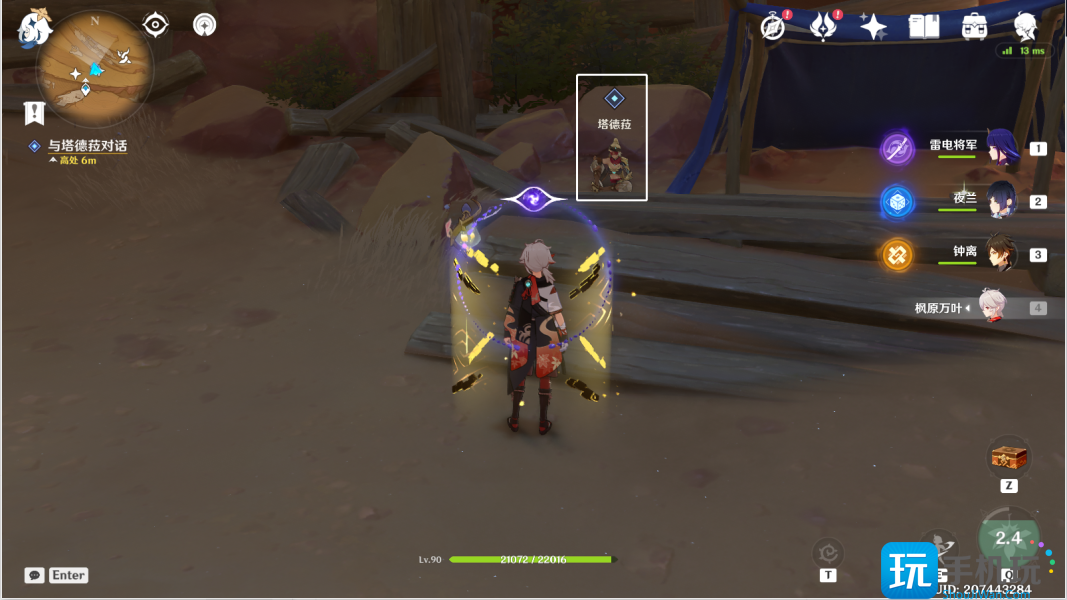The image size is (1067, 600).
Task: Open the compass icon with red alert
Action: click(x=773, y=27)
